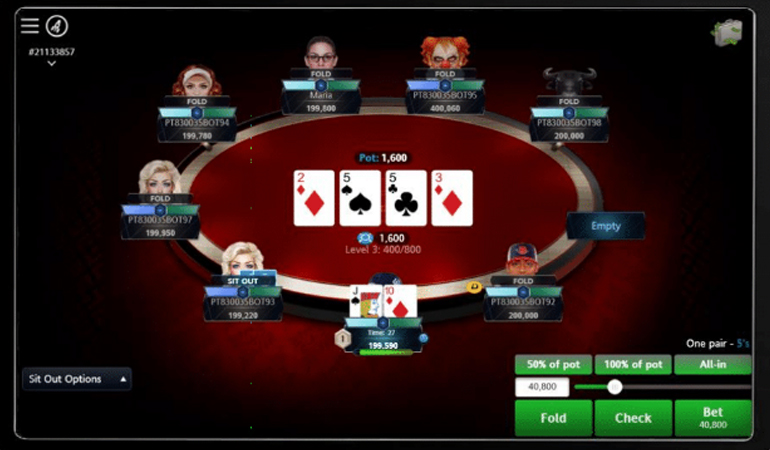This screenshot has height=450, width=770.
Task: Click the bet sizing slider handle
Action: [x=615, y=387]
